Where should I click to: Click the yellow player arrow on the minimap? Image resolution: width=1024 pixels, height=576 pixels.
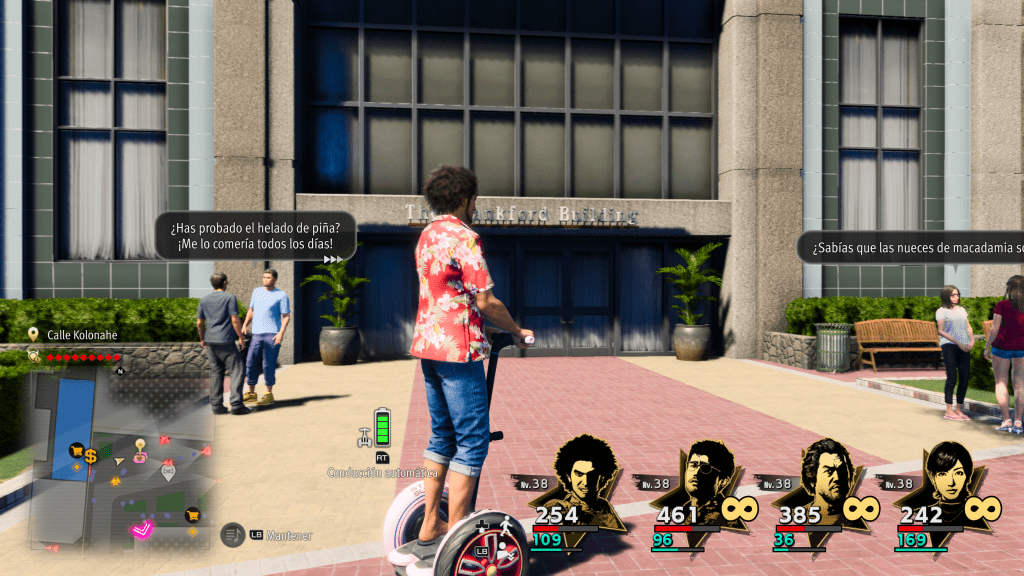click(120, 460)
